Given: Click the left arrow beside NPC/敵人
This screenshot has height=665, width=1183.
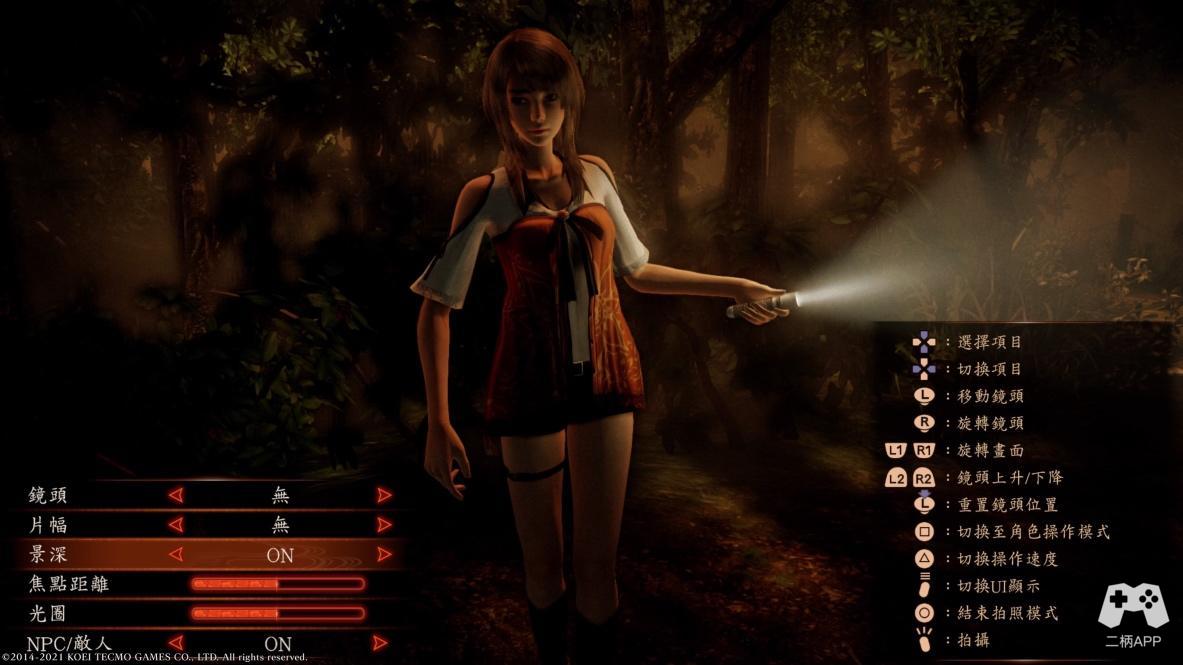Looking at the screenshot, I should coord(176,643).
